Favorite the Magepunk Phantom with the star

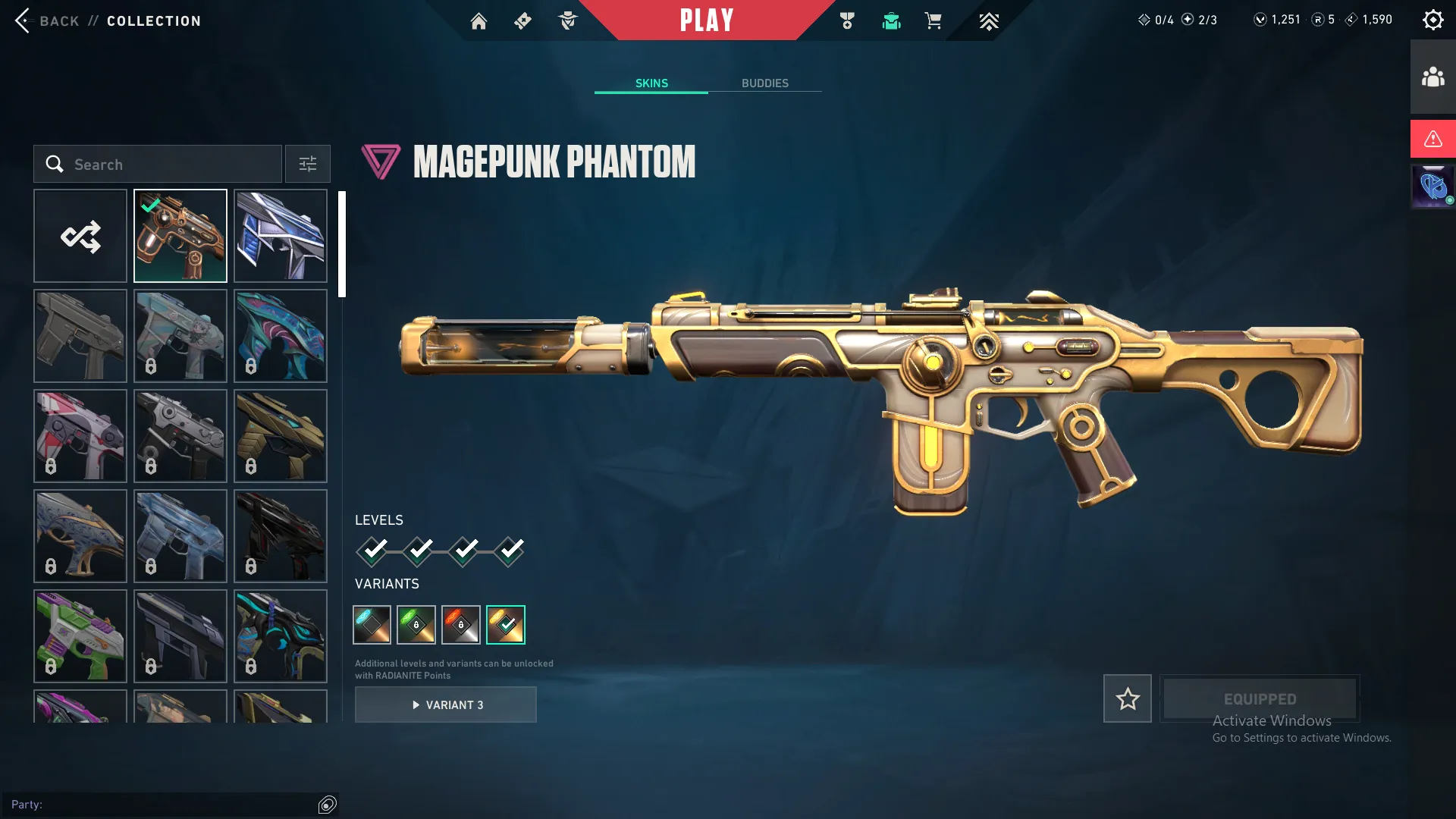click(1127, 698)
